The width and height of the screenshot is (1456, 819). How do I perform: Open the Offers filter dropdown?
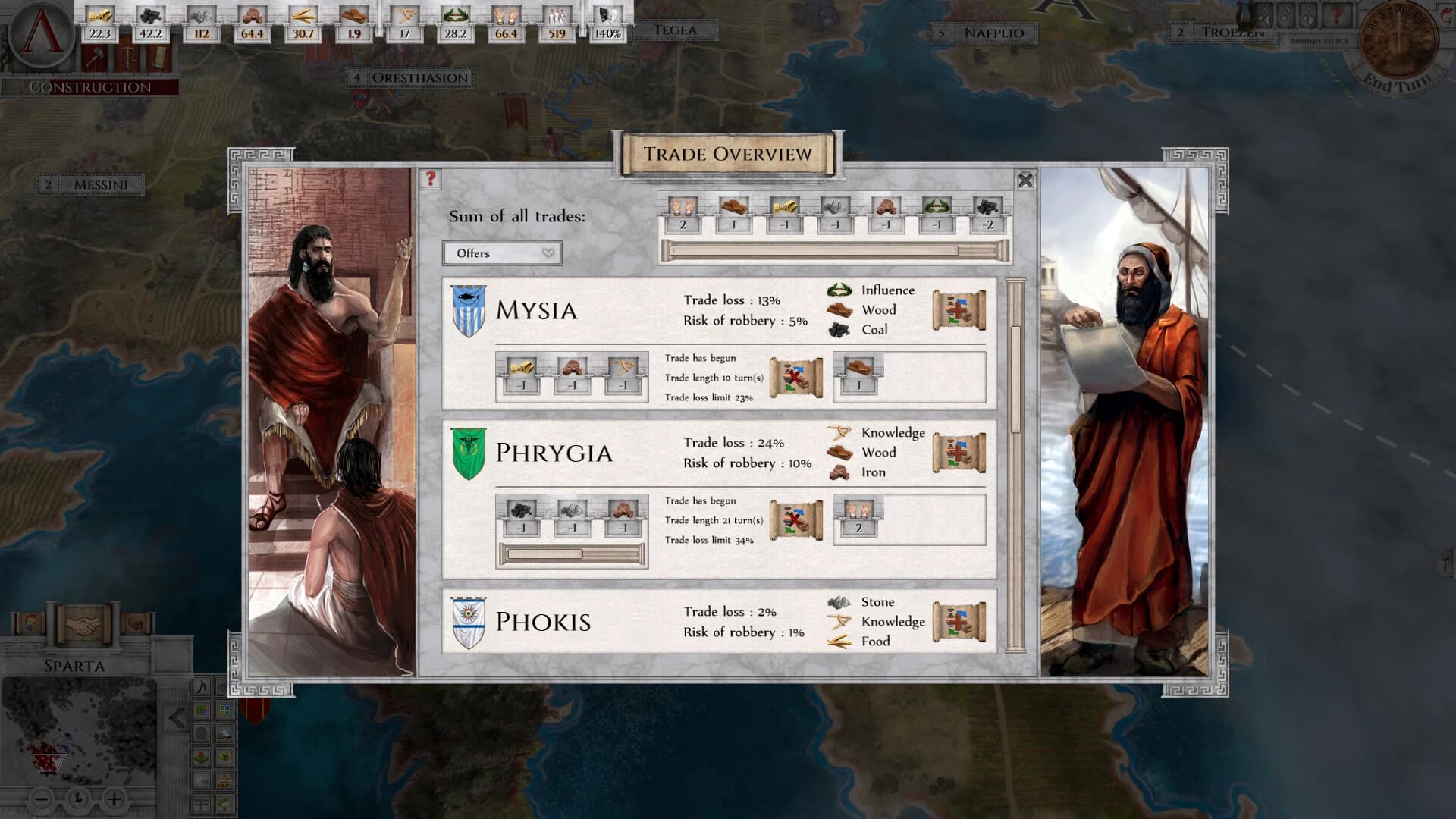coord(502,253)
